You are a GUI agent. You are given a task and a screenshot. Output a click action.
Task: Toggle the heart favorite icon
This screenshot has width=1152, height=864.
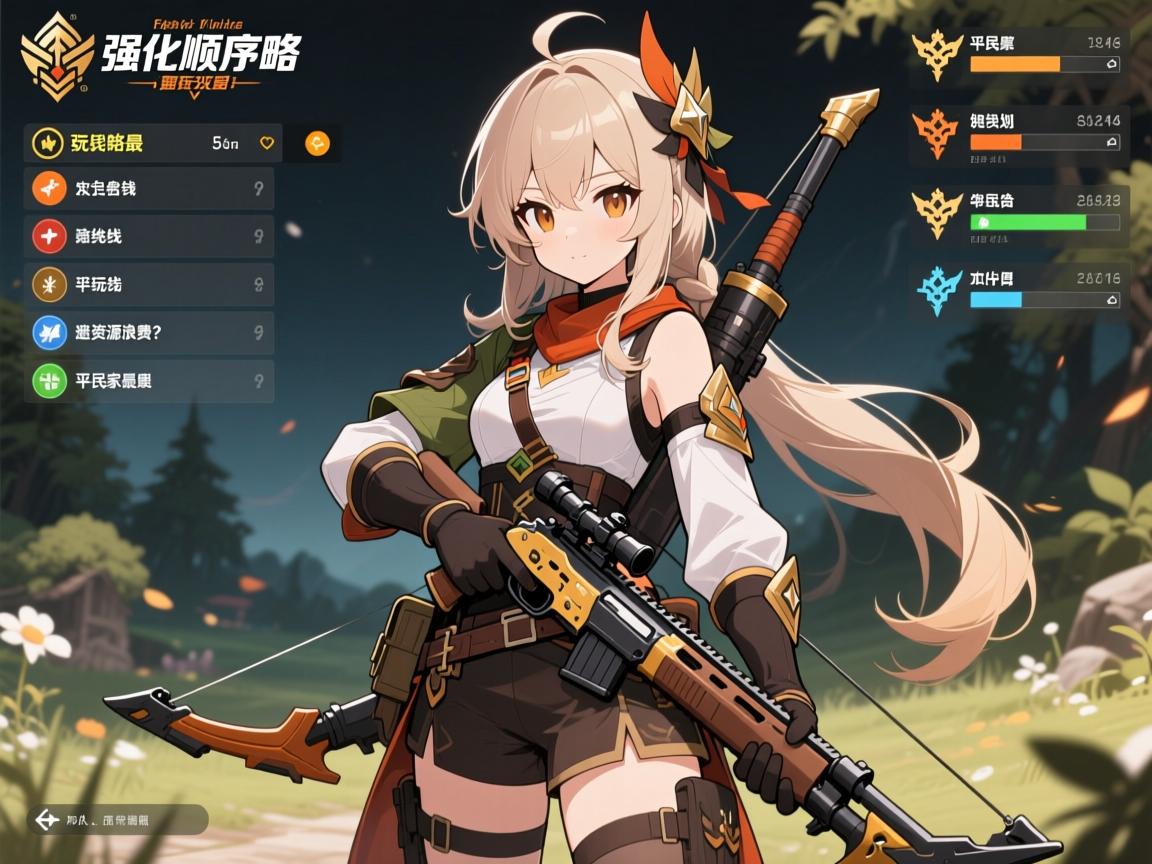[267, 143]
